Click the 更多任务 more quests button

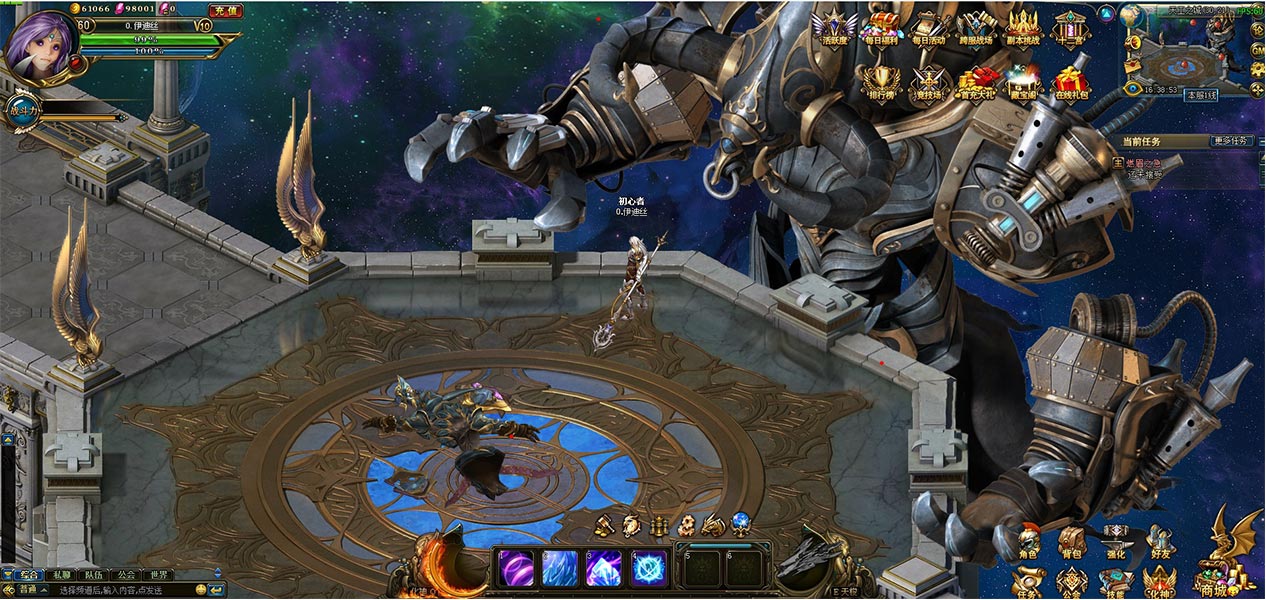point(1231,141)
